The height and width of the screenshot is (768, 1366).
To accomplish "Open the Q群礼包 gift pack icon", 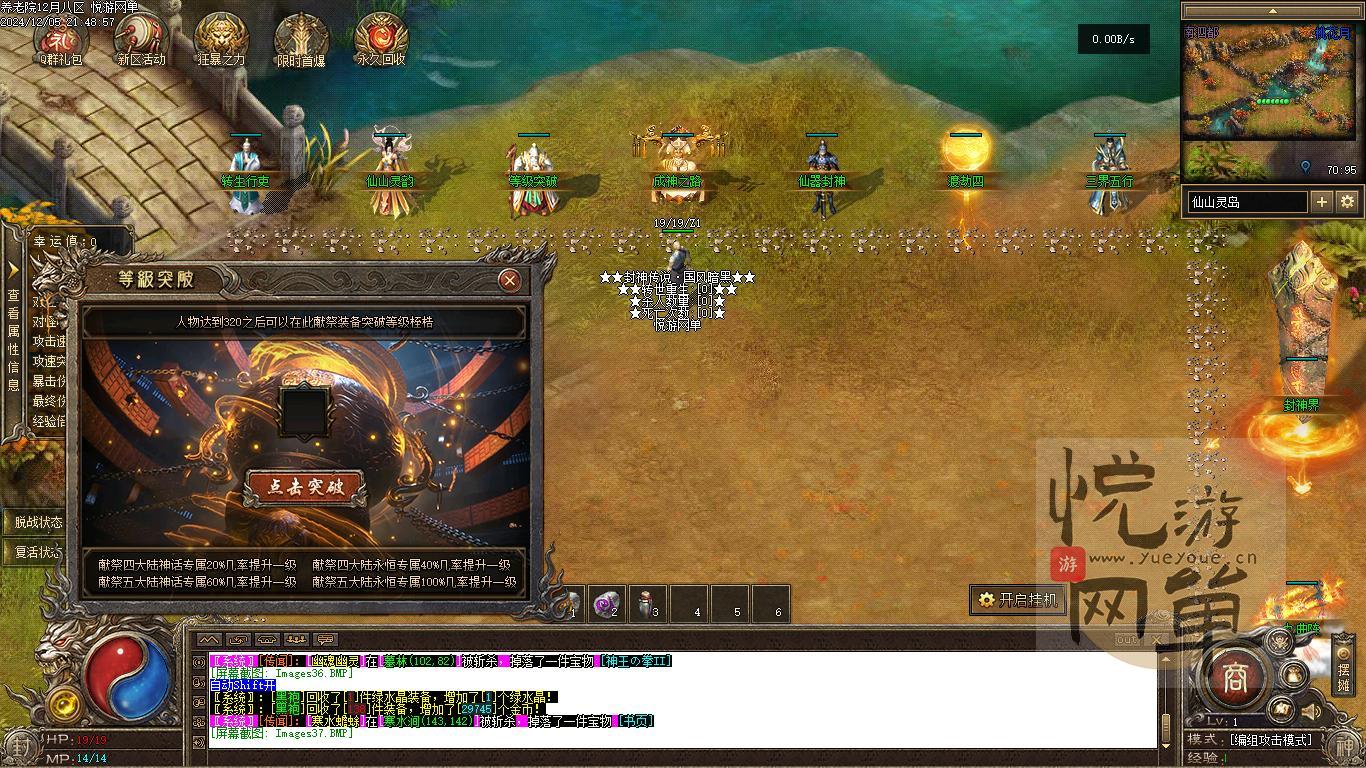I will 62,38.
